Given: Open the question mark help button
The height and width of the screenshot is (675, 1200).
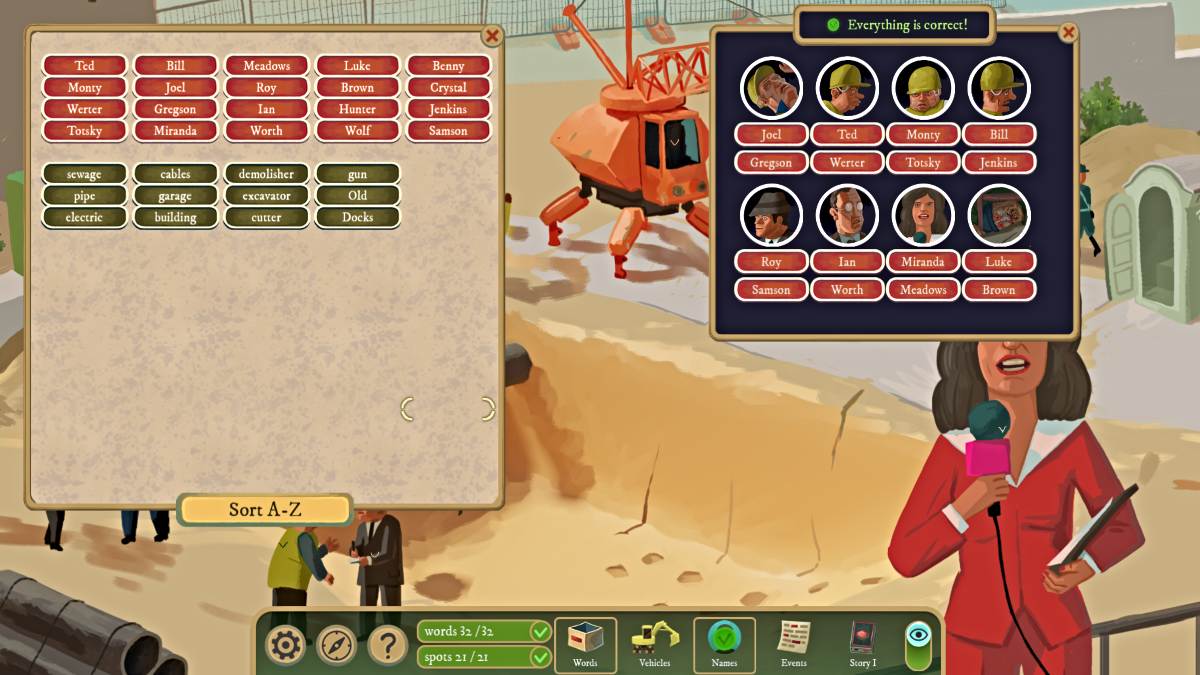Looking at the screenshot, I should point(388,646).
